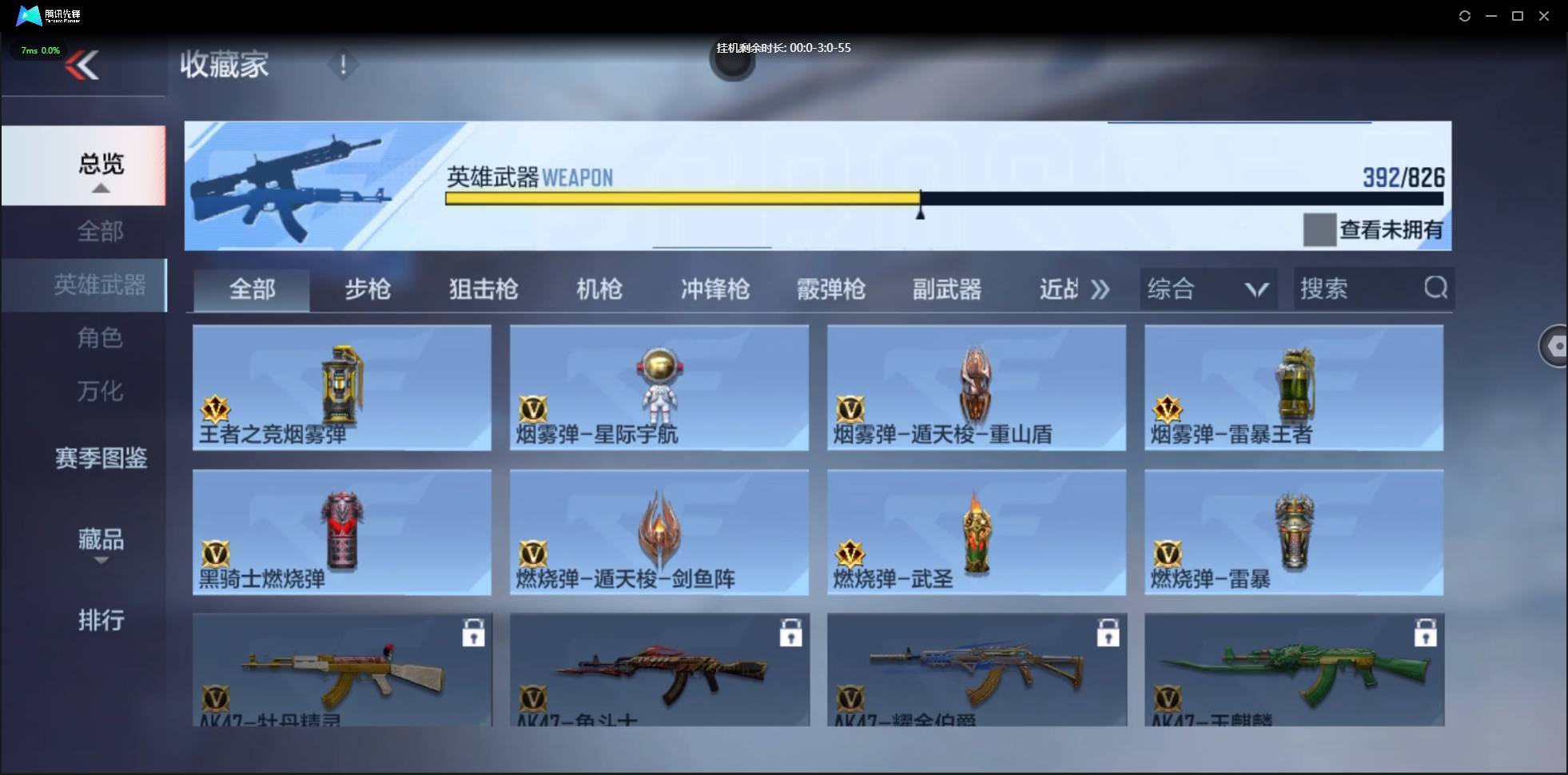Image resolution: width=1568 pixels, height=775 pixels.
Task: Open the 排行 ranking page
Action: (101, 621)
